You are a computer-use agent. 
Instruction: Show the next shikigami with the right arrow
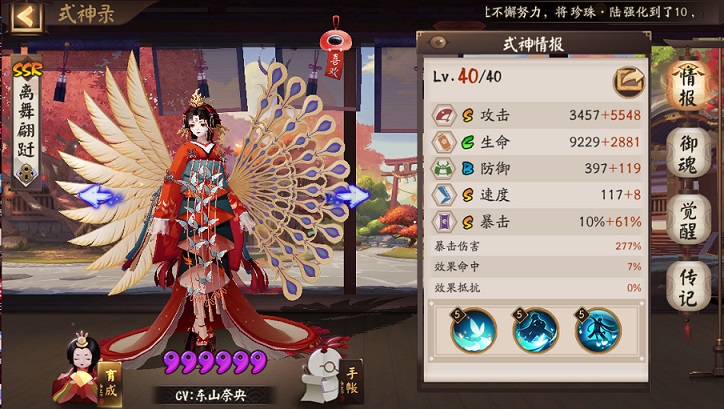[x=351, y=196]
